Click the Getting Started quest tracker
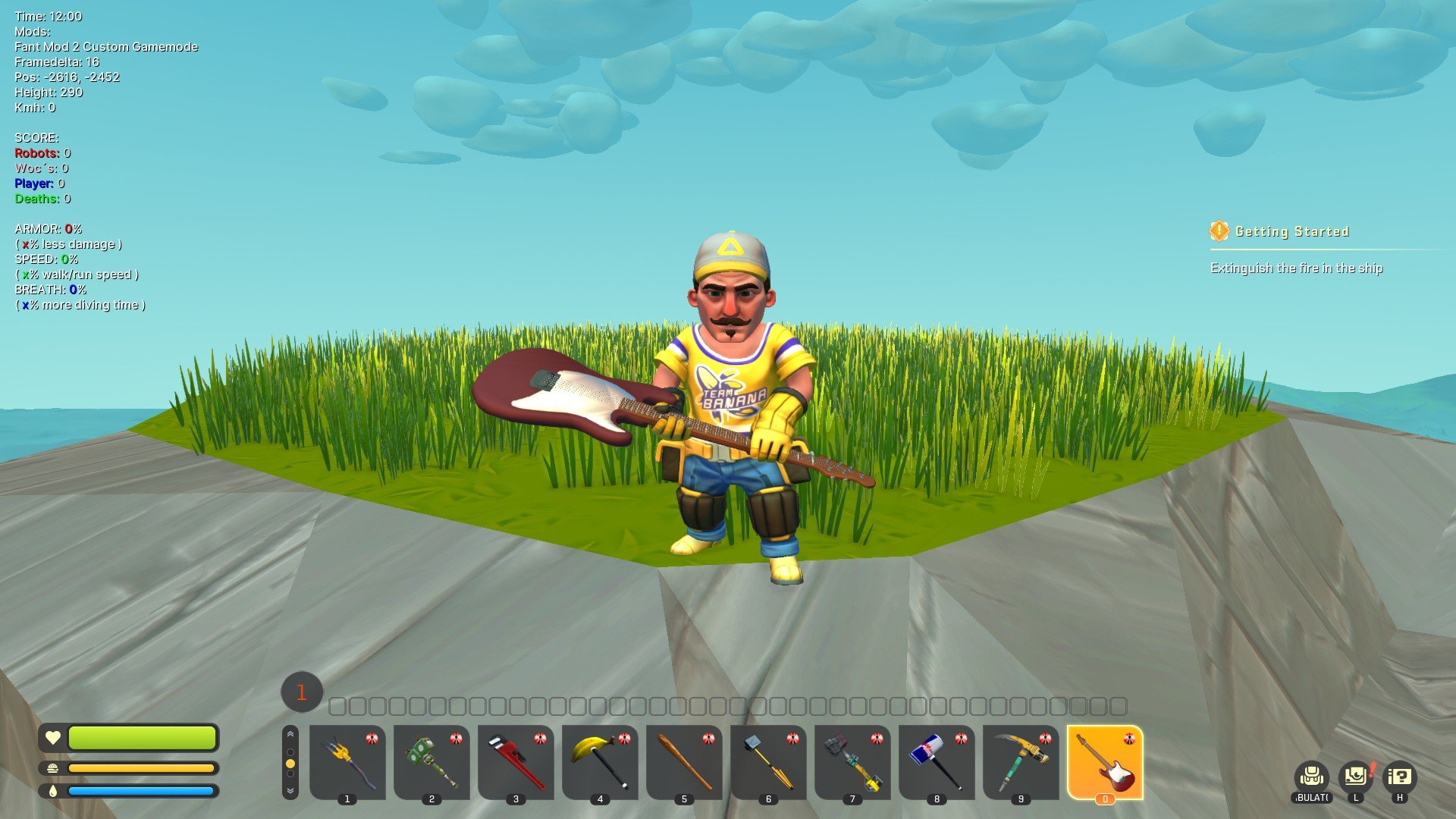The image size is (1456, 819). point(1291,231)
